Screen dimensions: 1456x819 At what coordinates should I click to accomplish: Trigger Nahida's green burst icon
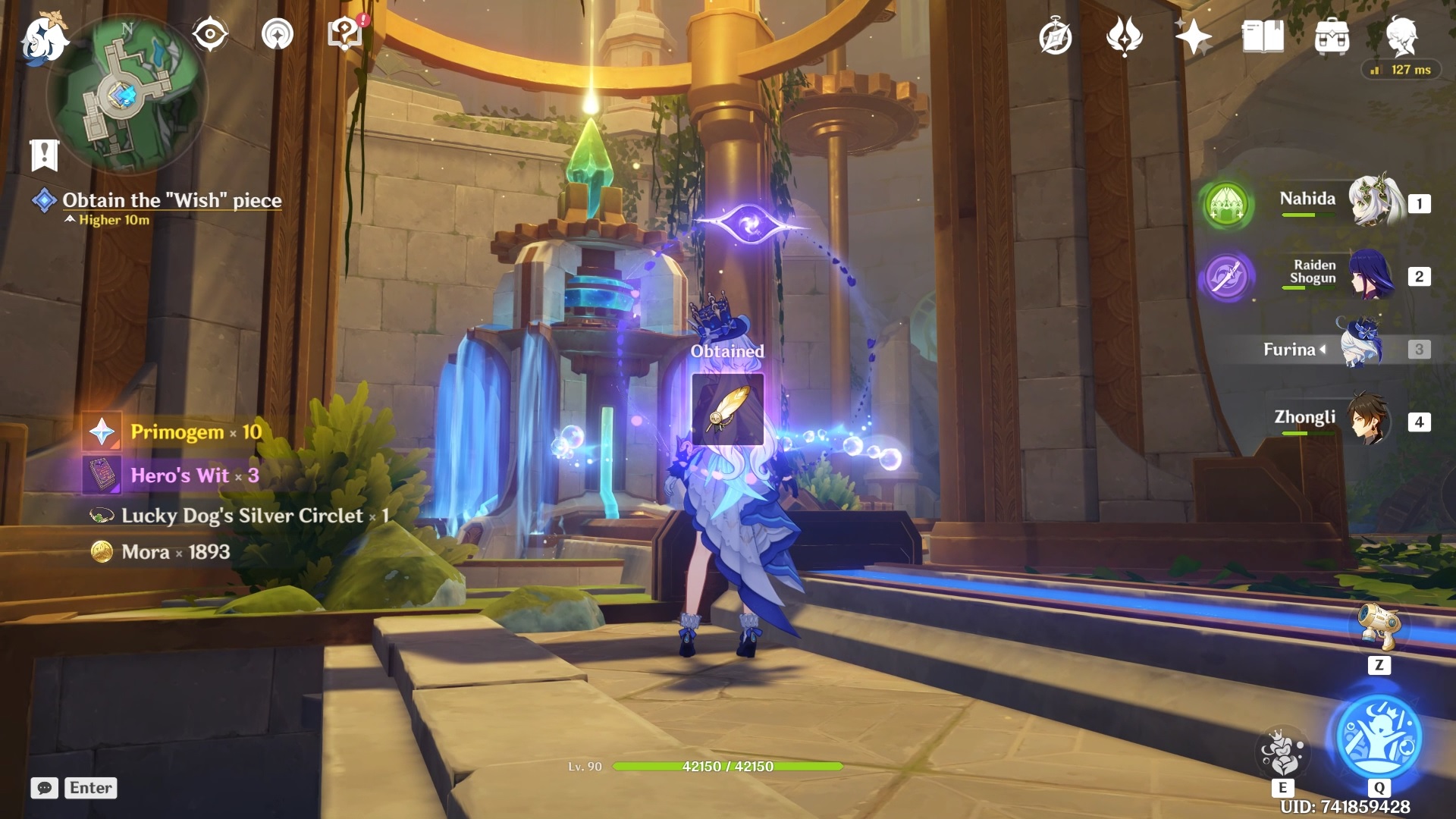[1226, 205]
